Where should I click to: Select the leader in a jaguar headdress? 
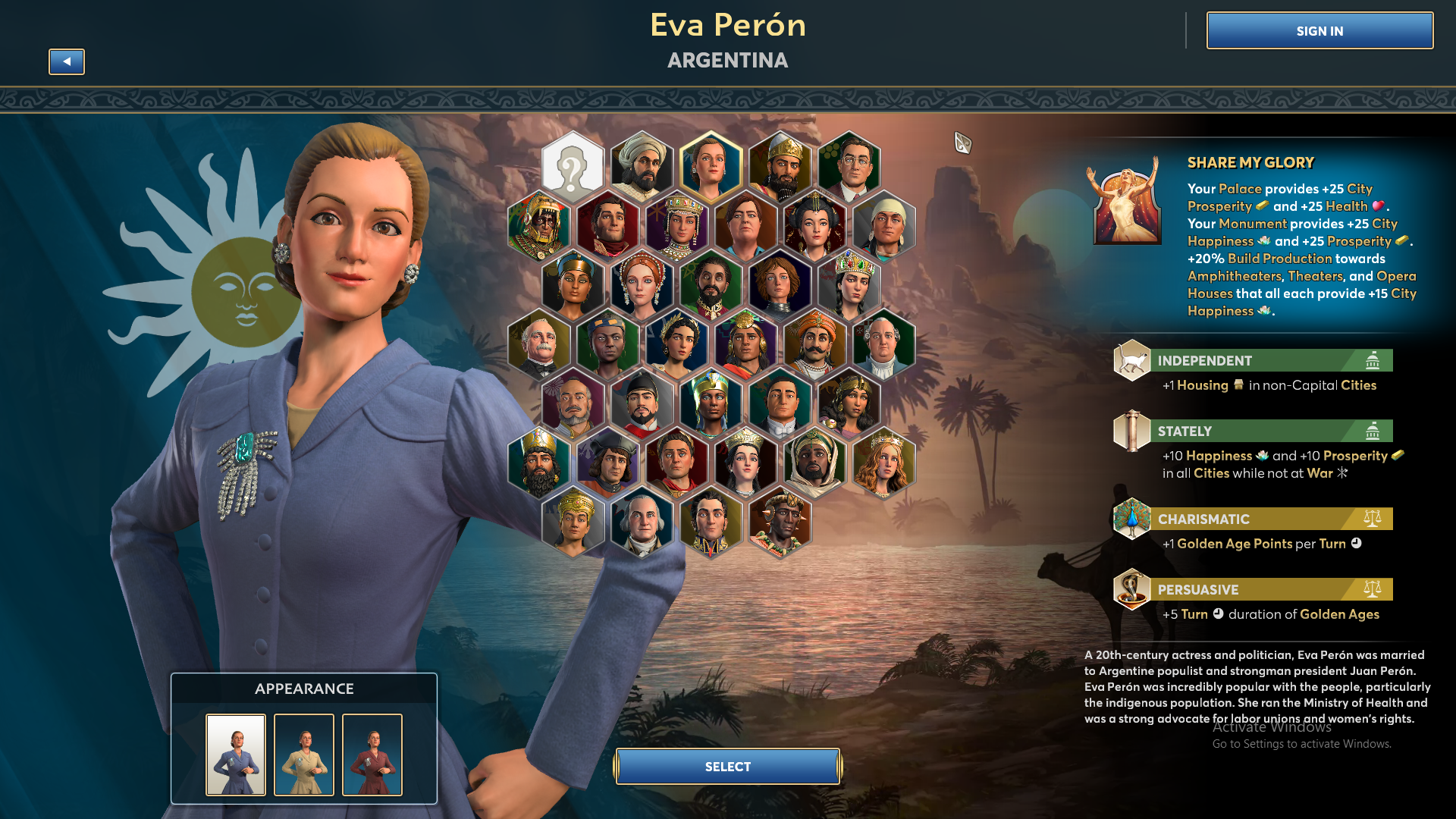coord(538,225)
